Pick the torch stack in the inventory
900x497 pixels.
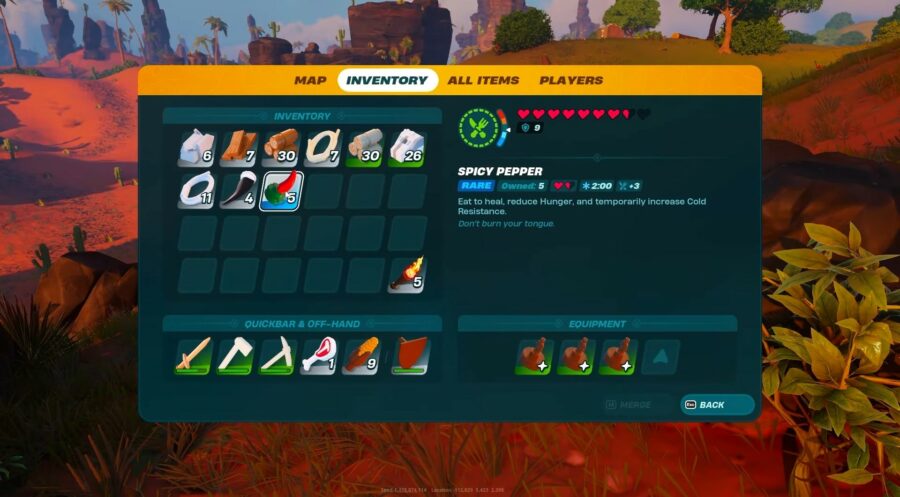(x=407, y=274)
